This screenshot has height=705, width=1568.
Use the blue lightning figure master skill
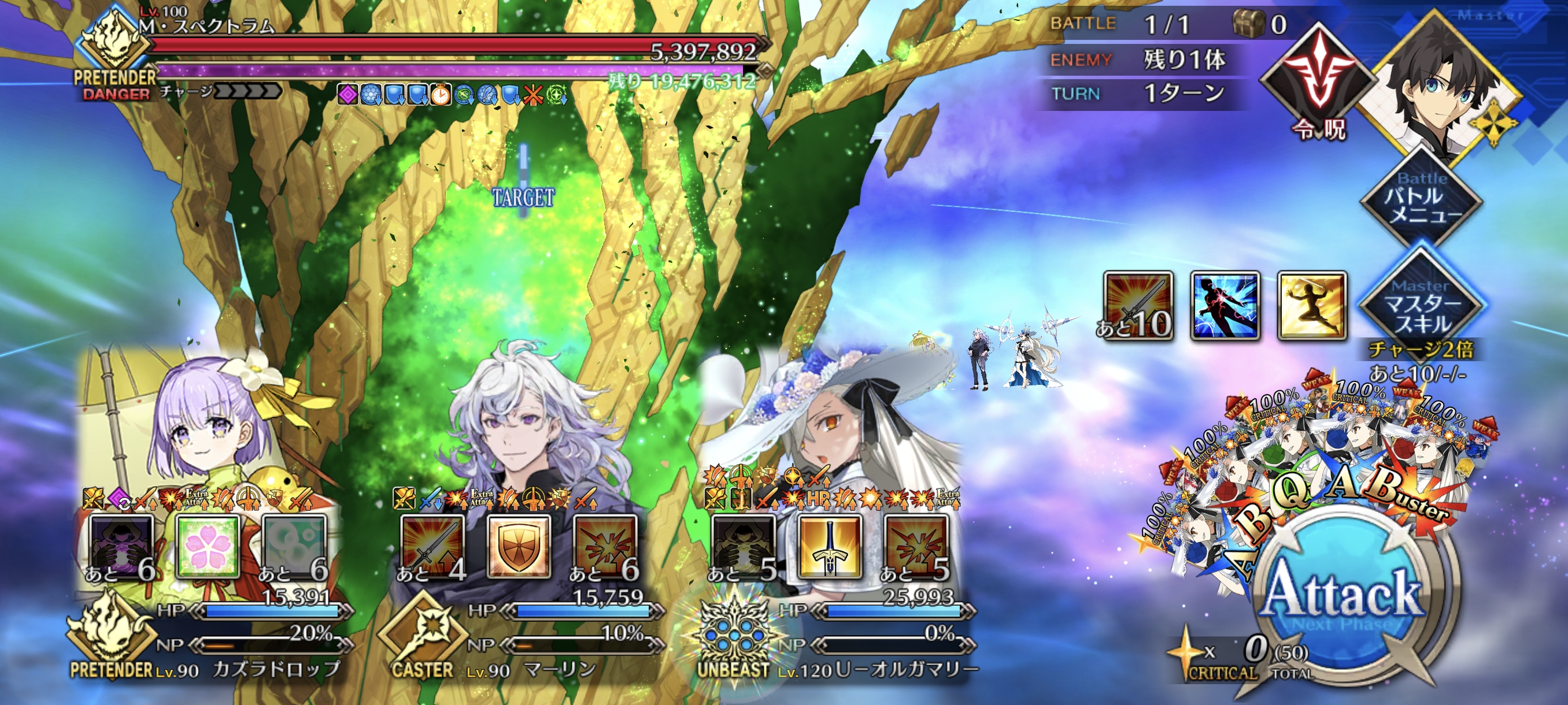1224,305
